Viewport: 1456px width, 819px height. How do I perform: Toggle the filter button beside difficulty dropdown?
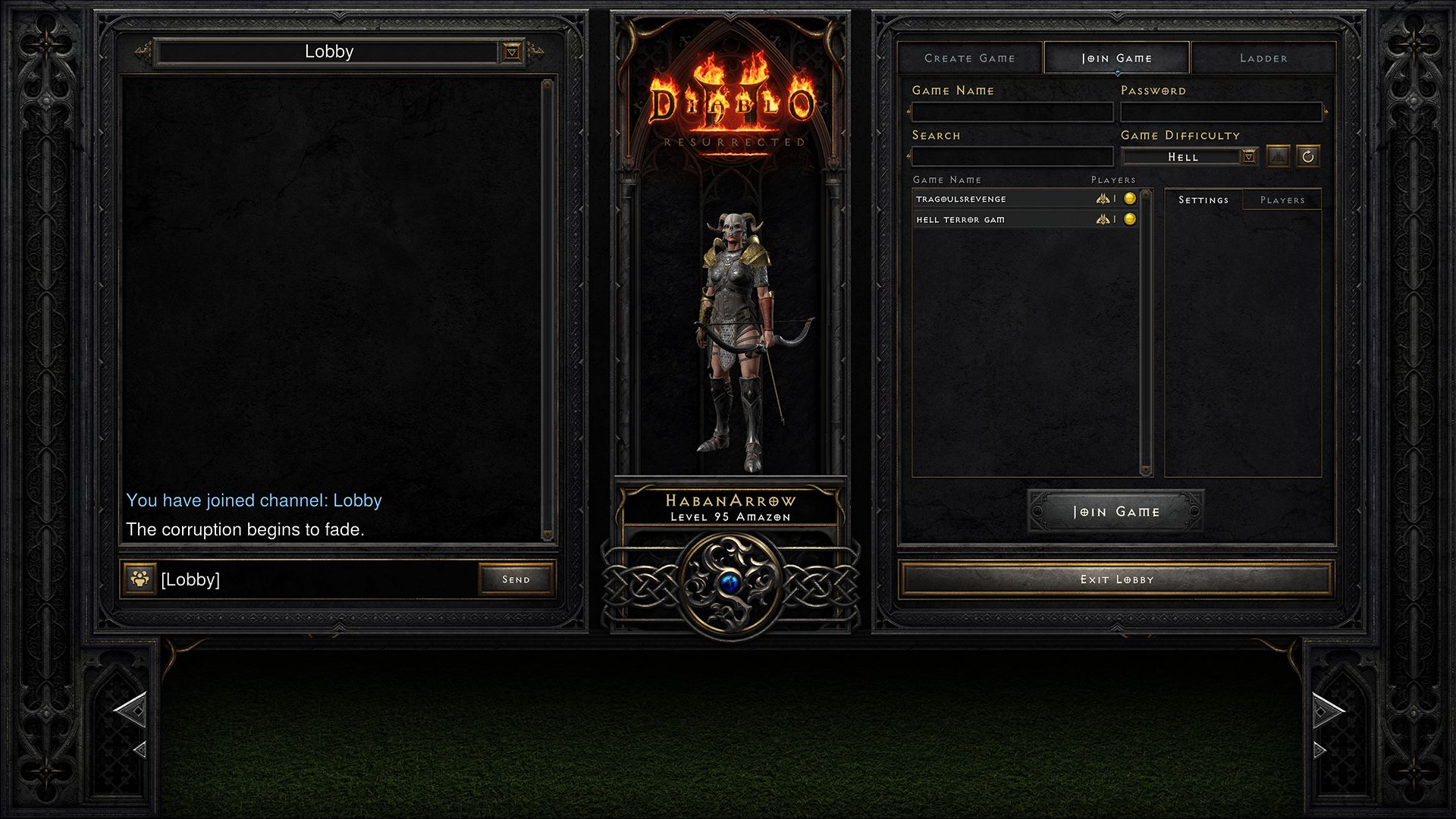(x=1279, y=157)
